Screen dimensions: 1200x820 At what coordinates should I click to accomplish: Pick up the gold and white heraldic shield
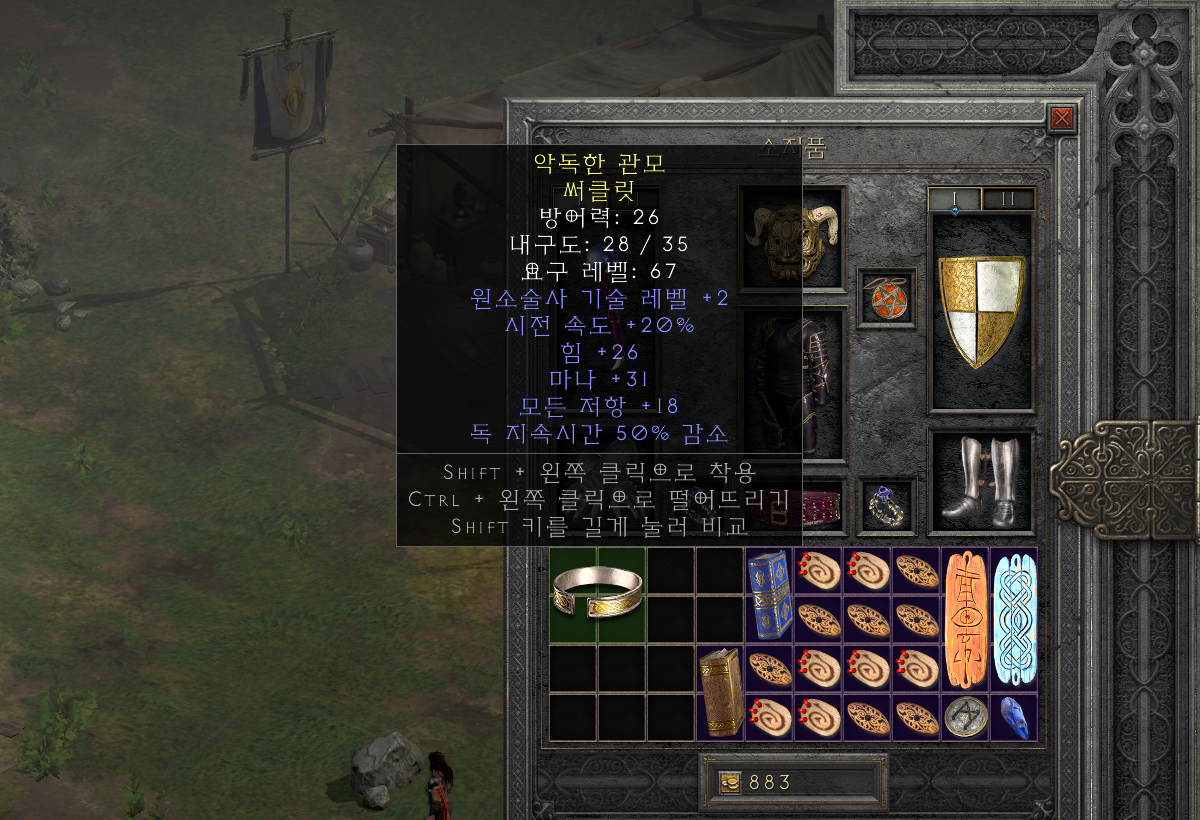[x=981, y=311]
